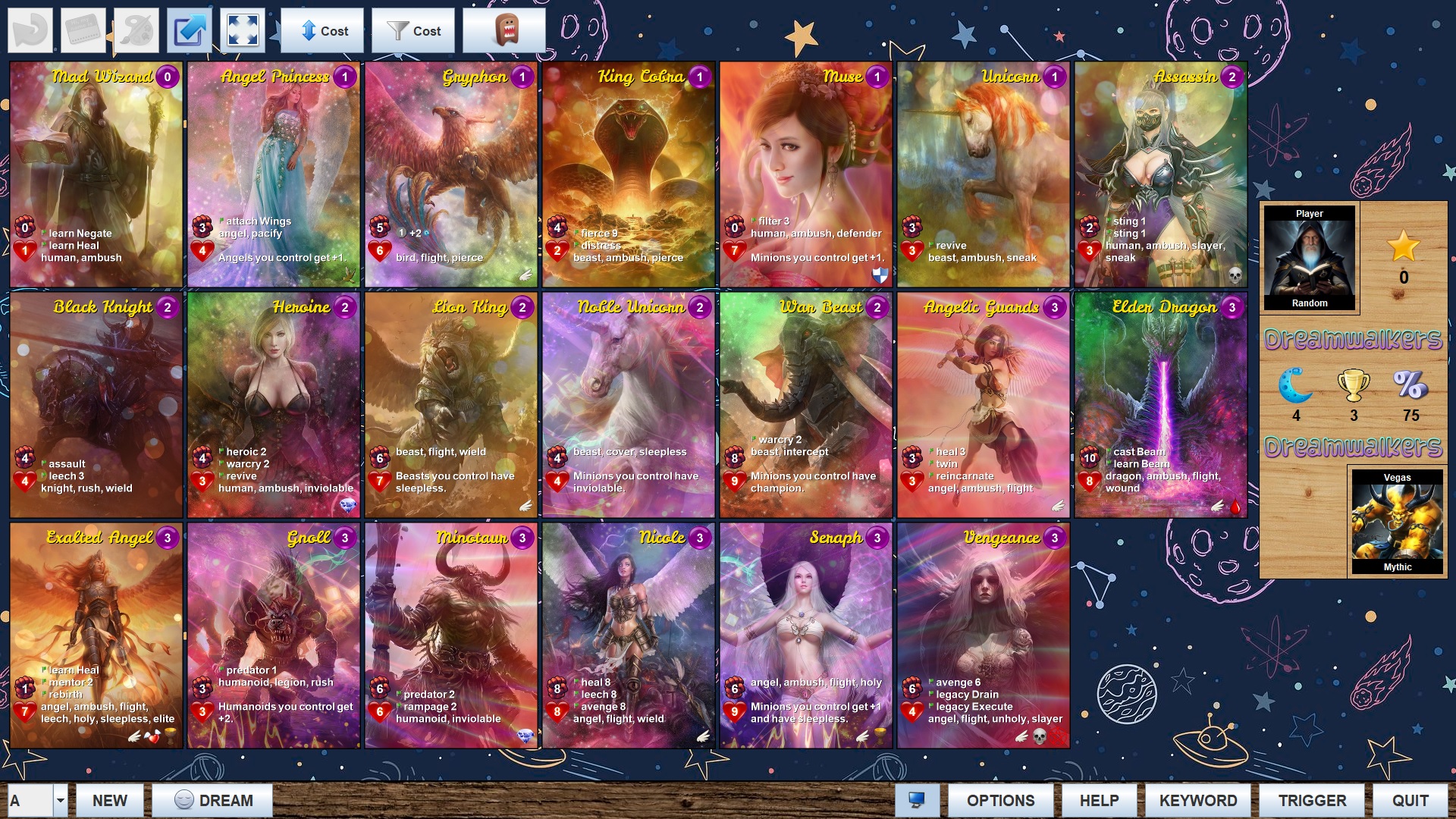Start a DREAM session
This screenshot has width=1456, height=819.
[x=212, y=800]
